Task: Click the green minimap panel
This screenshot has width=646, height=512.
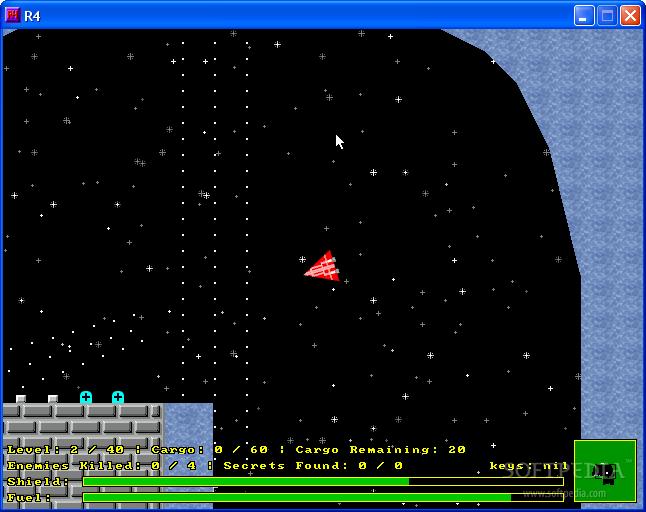Action: point(605,470)
